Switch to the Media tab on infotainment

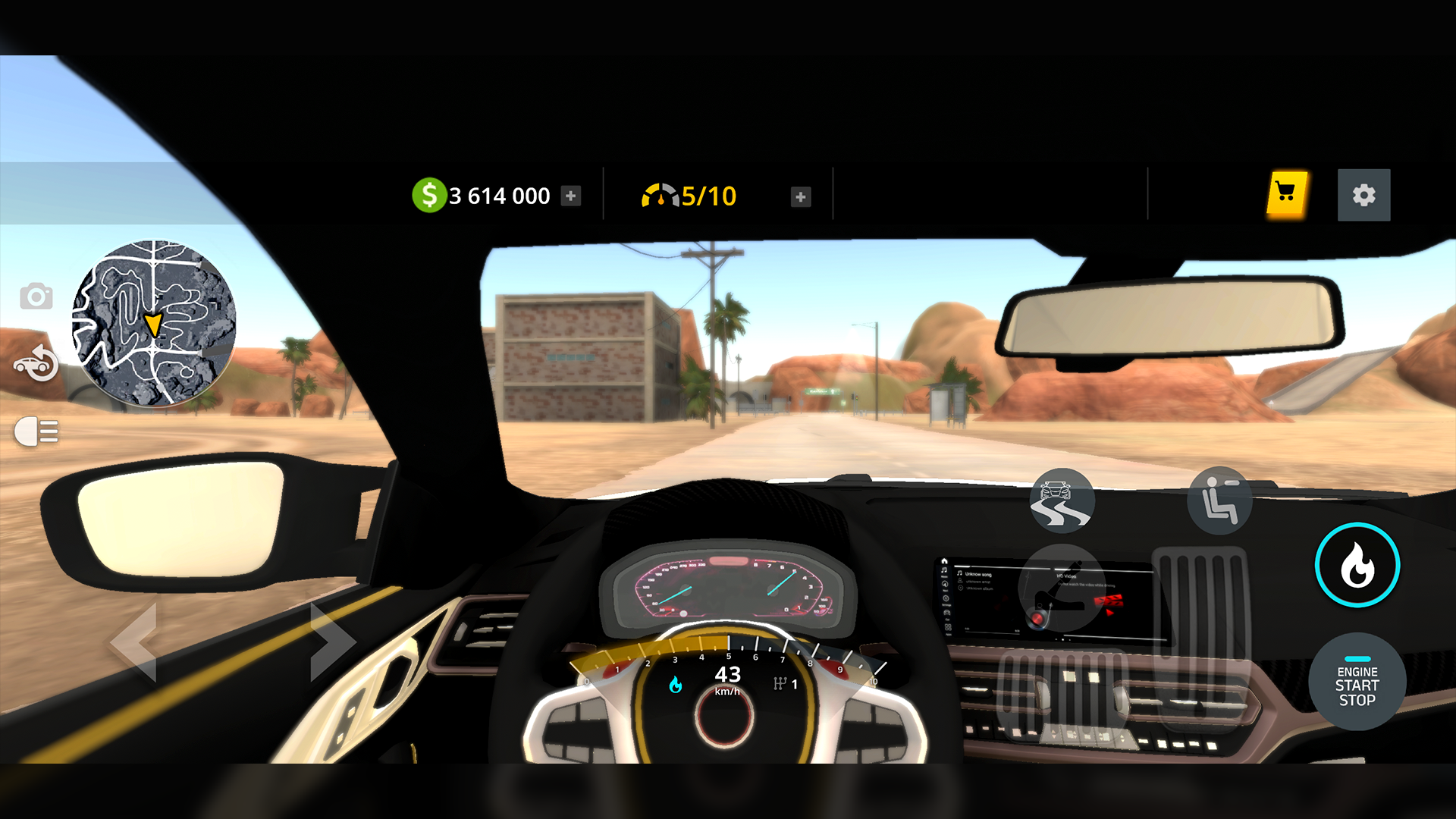945,570
